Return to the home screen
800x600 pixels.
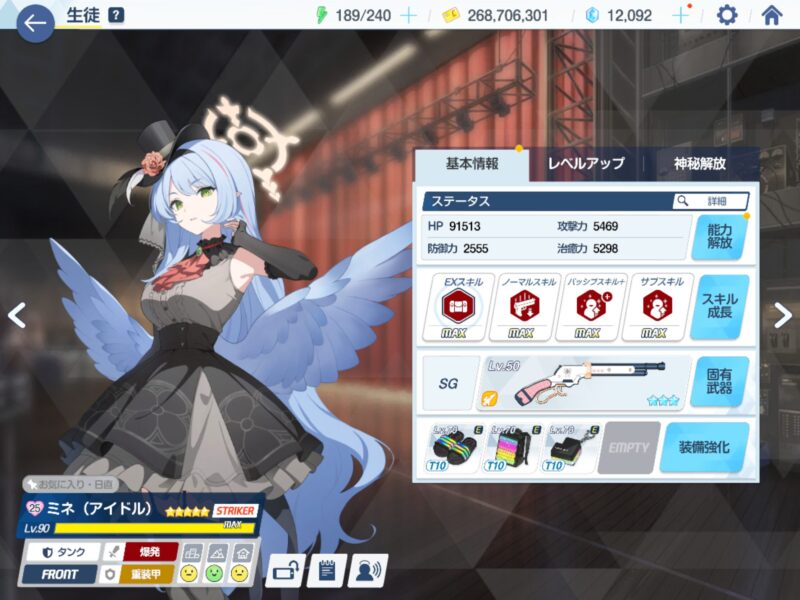[771, 15]
